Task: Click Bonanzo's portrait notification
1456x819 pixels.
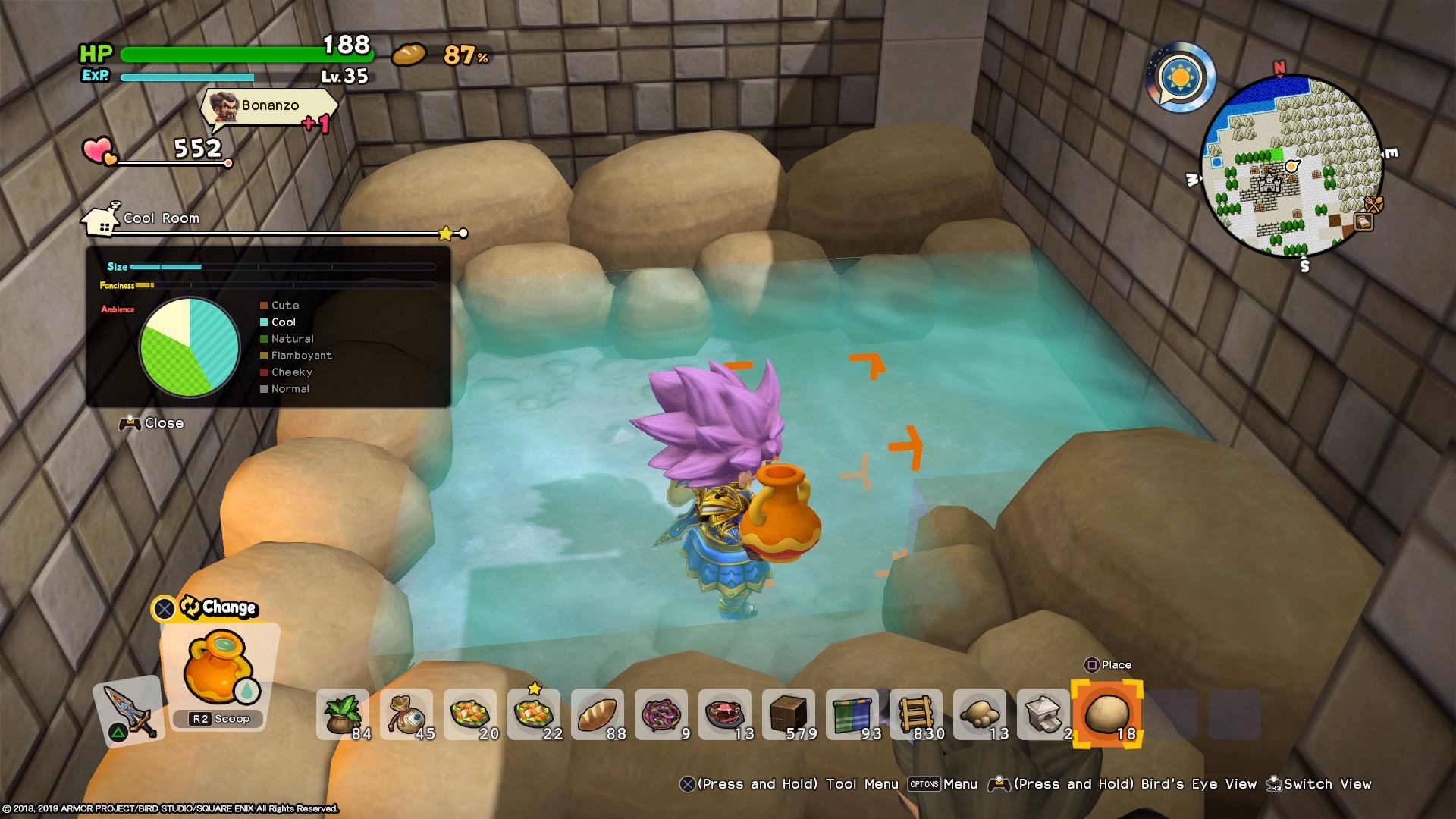Action: coord(224,107)
